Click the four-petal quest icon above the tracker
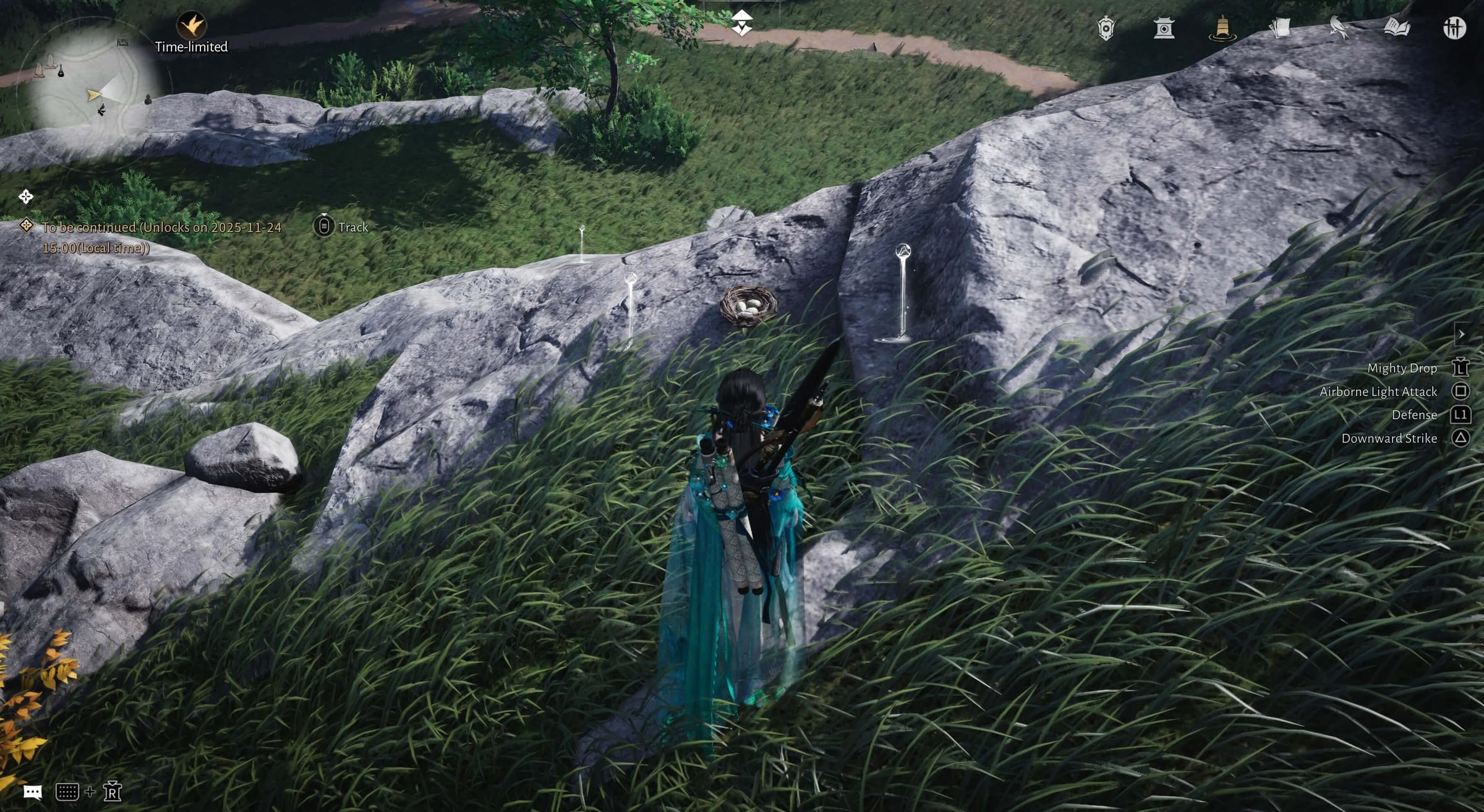This screenshot has height=812, width=1484. click(25, 197)
